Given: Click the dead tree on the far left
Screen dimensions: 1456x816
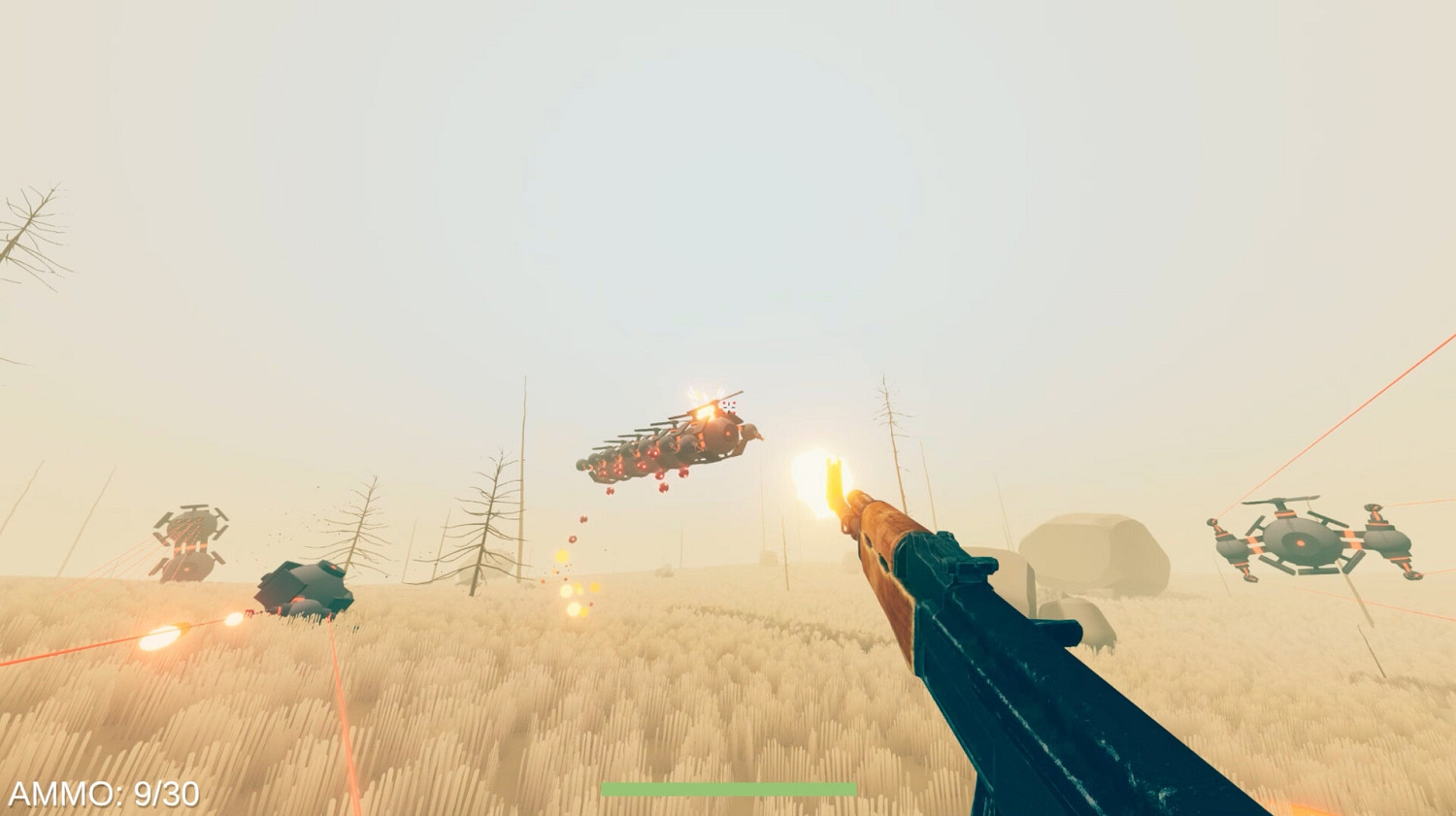Looking at the screenshot, I should (x=29, y=223).
